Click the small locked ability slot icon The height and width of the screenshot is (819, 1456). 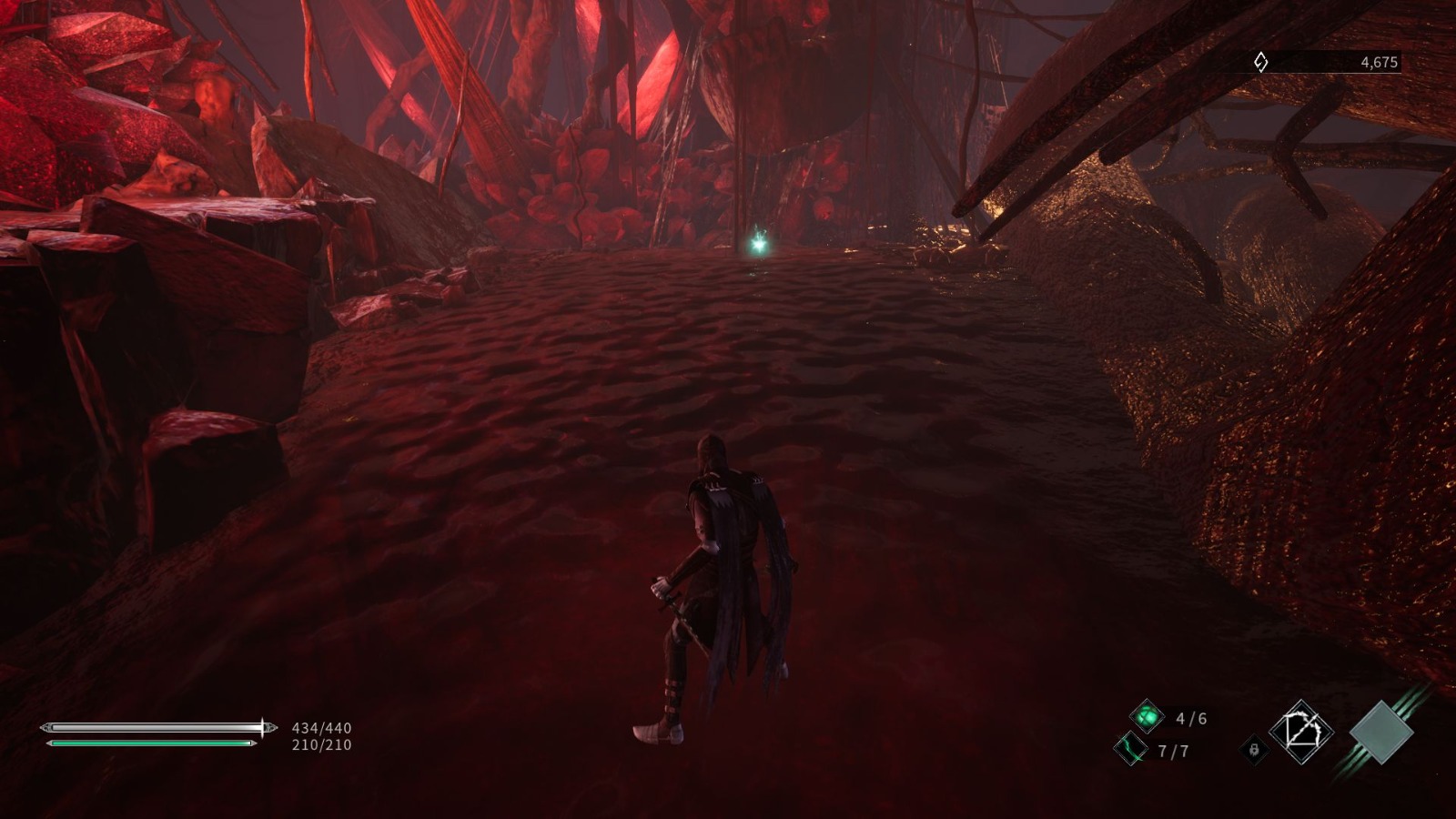pyautogui.click(x=1254, y=750)
